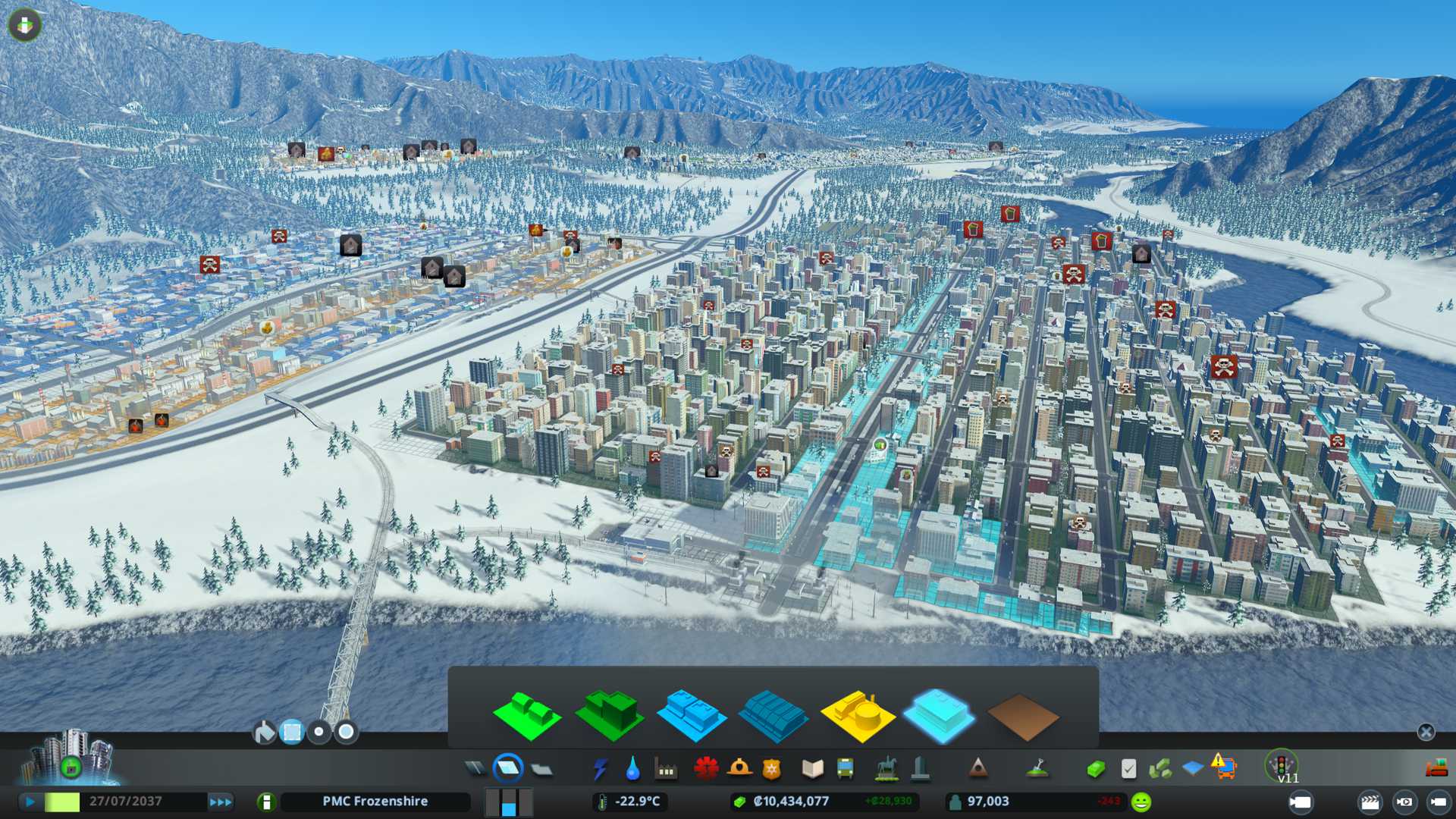Select the yellow industrial zone
The image size is (1456, 819).
pyautogui.click(x=857, y=715)
